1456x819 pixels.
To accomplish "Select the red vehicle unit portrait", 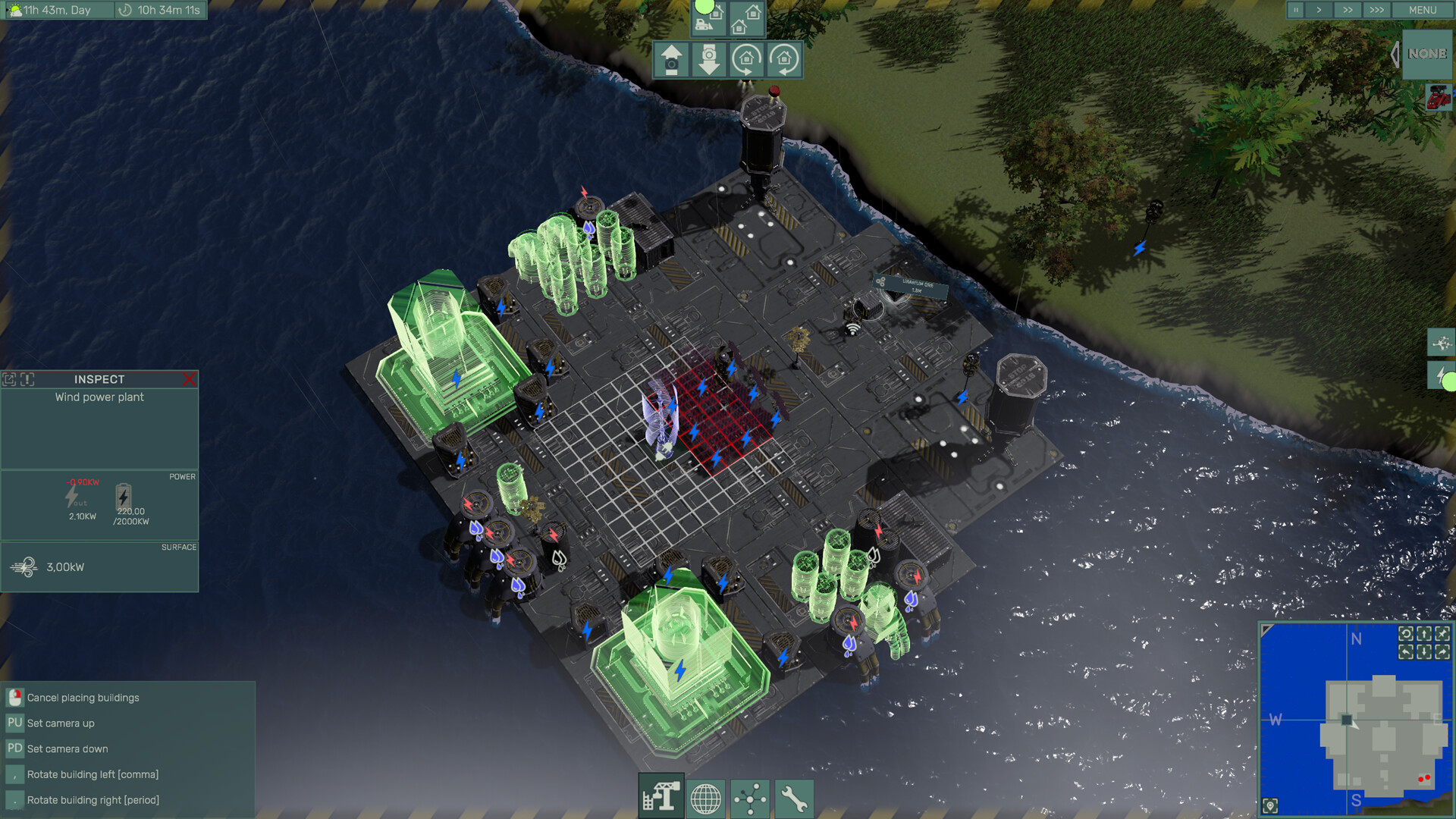I will [x=1438, y=98].
